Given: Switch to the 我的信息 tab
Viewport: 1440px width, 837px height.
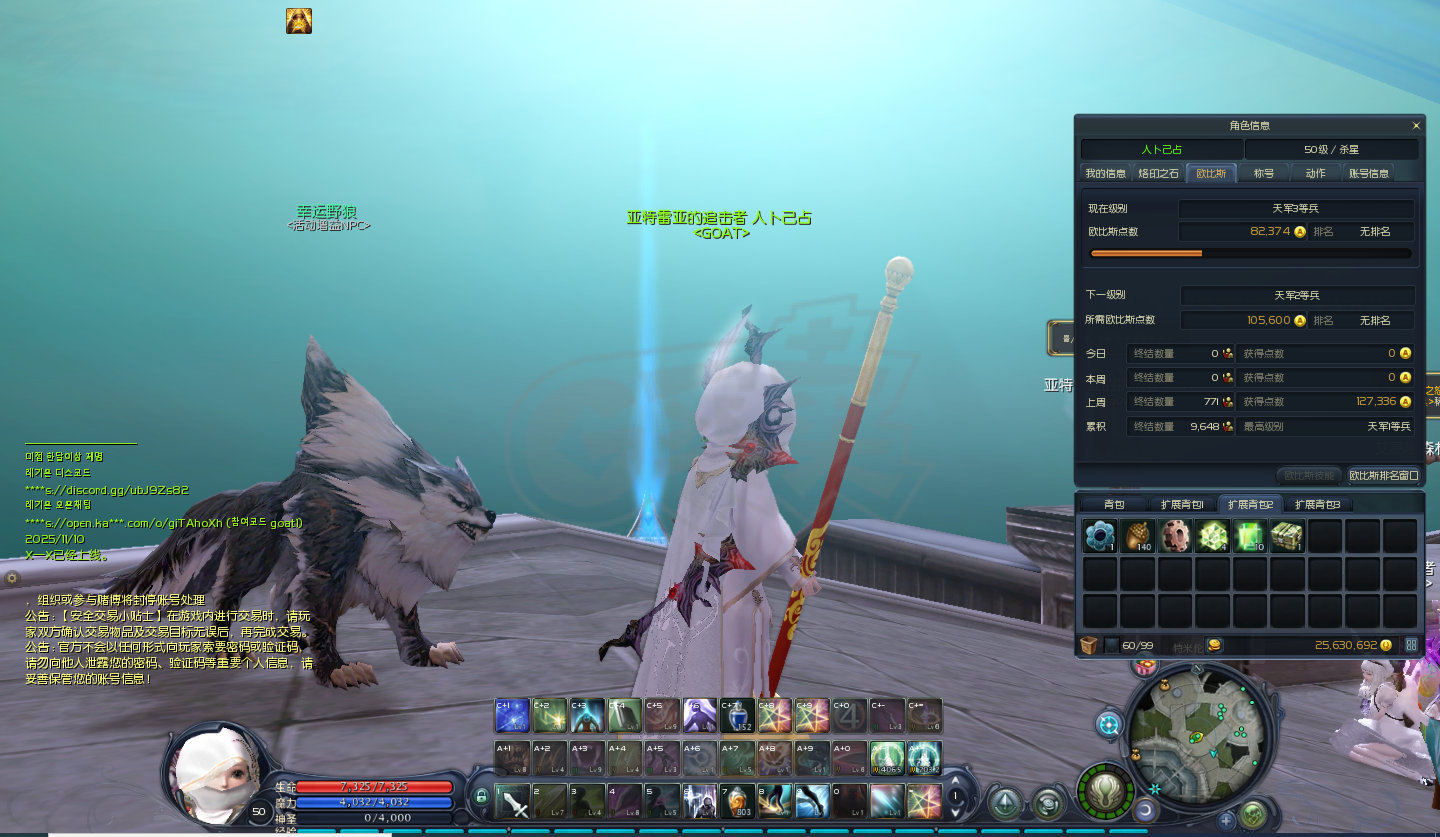Looking at the screenshot, I should [1105, 173].
